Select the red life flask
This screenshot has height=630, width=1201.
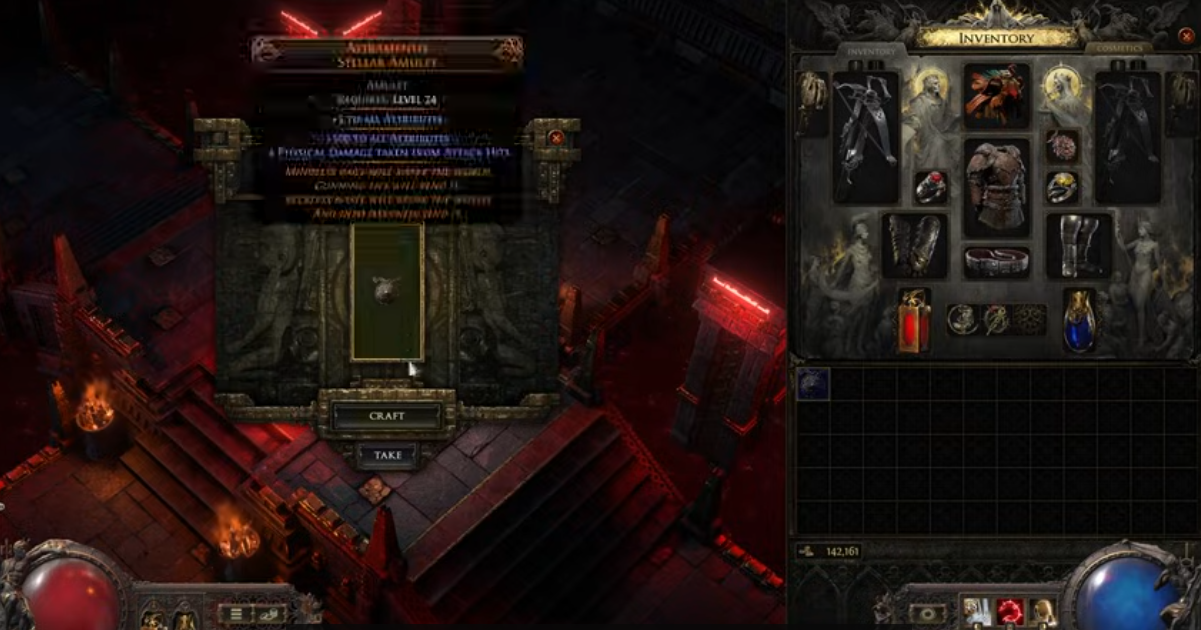coord(913,321)
